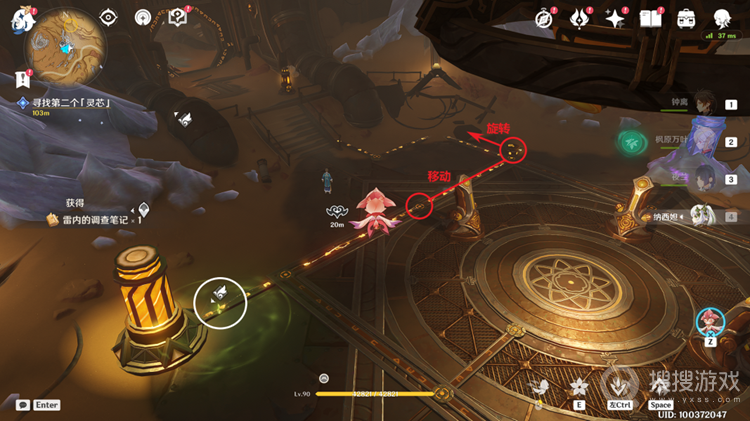Open the chat box speech bubble
The image size is (750, 421).
22,405
